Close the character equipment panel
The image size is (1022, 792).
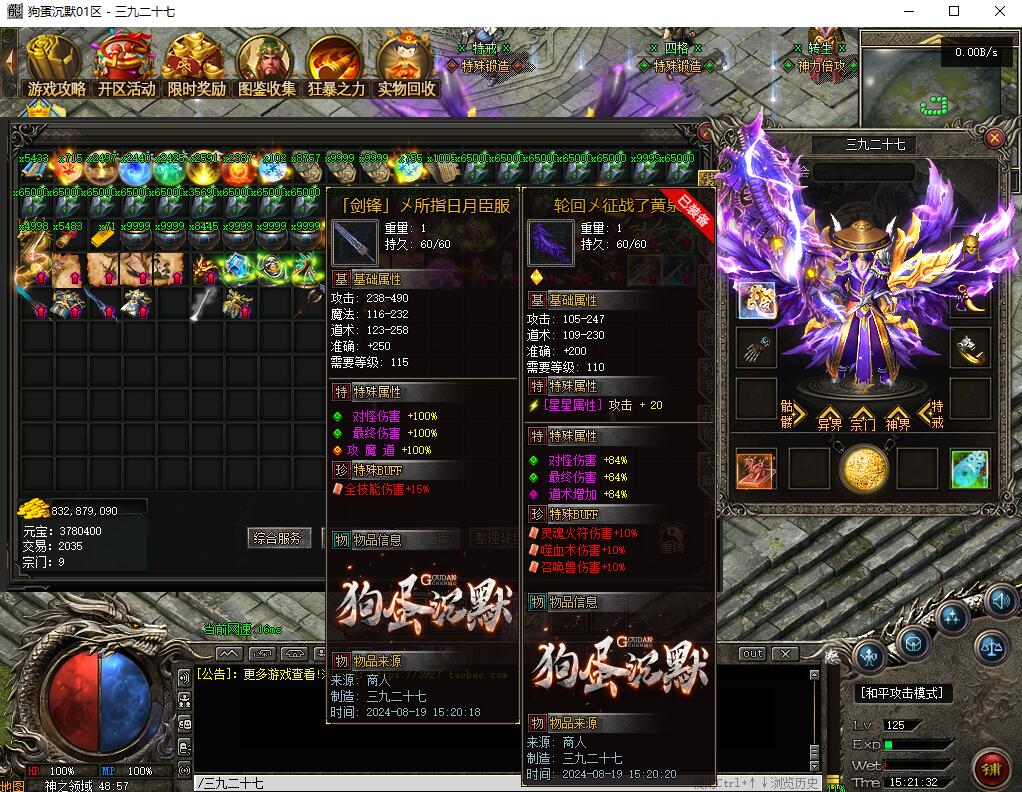[994, 139]
